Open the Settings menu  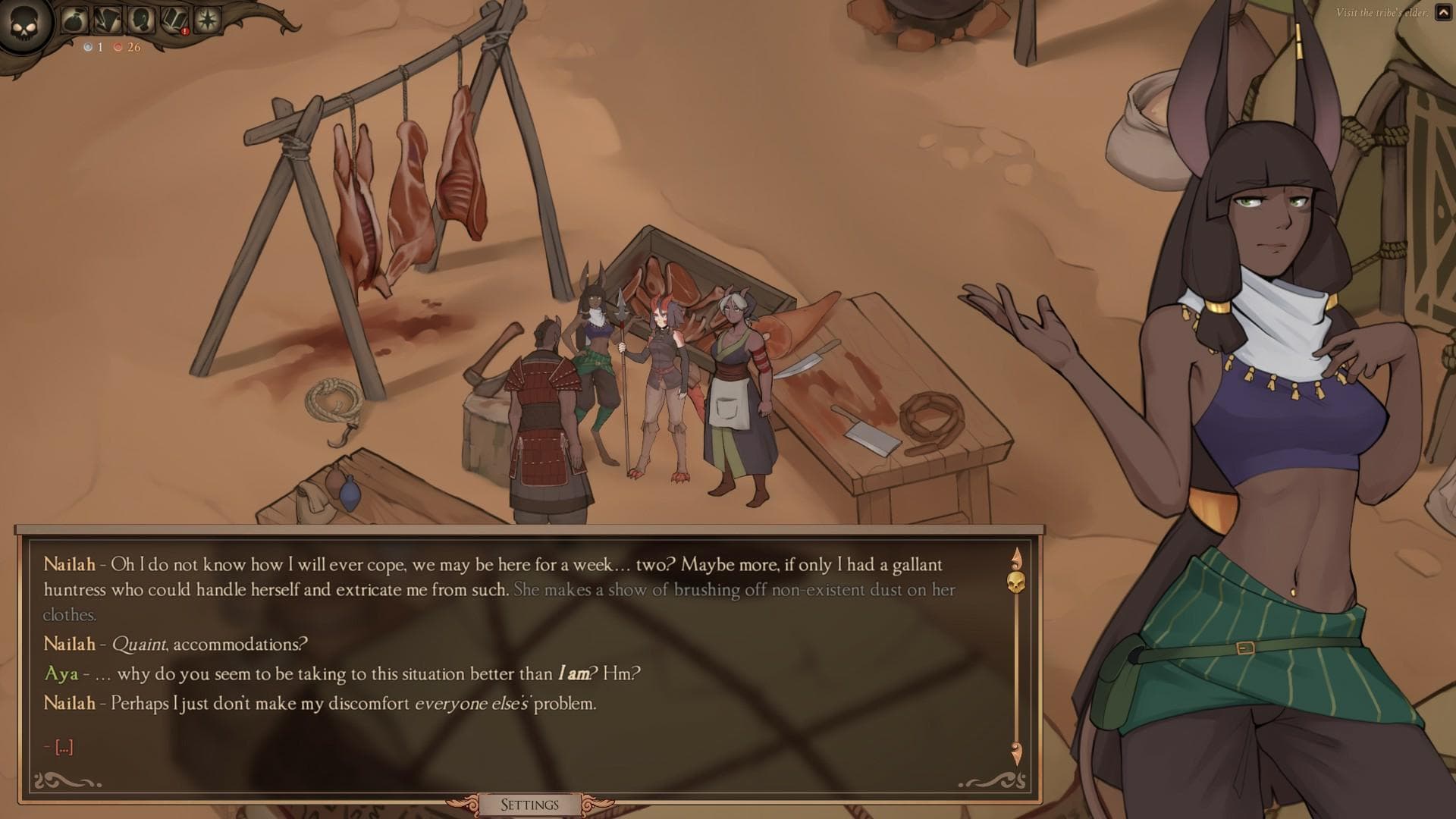(x=531, y=805)
